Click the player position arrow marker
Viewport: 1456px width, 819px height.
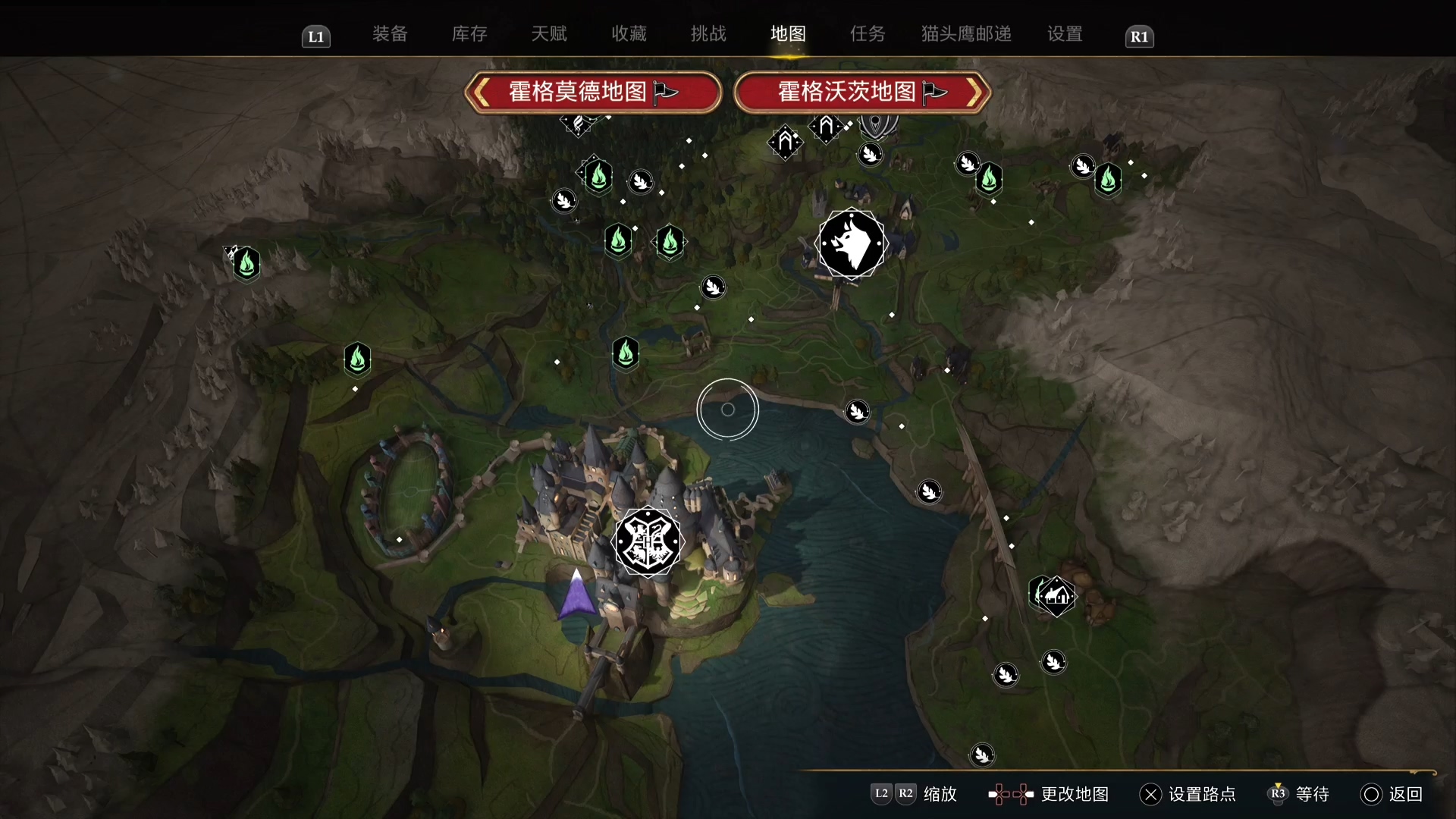[576, 598]
